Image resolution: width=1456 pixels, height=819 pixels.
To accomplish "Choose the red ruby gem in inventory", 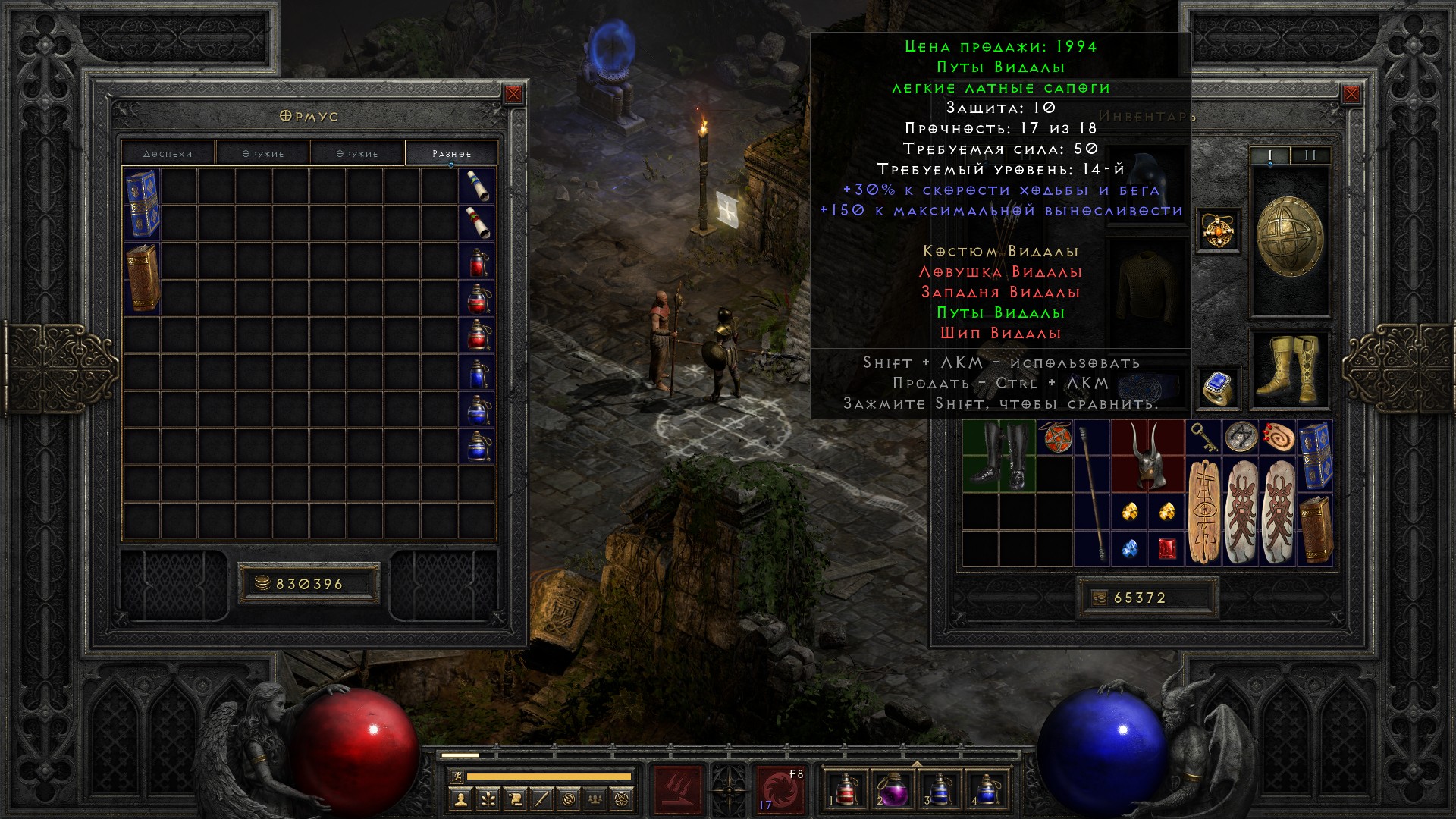I will click(1166, 548).
